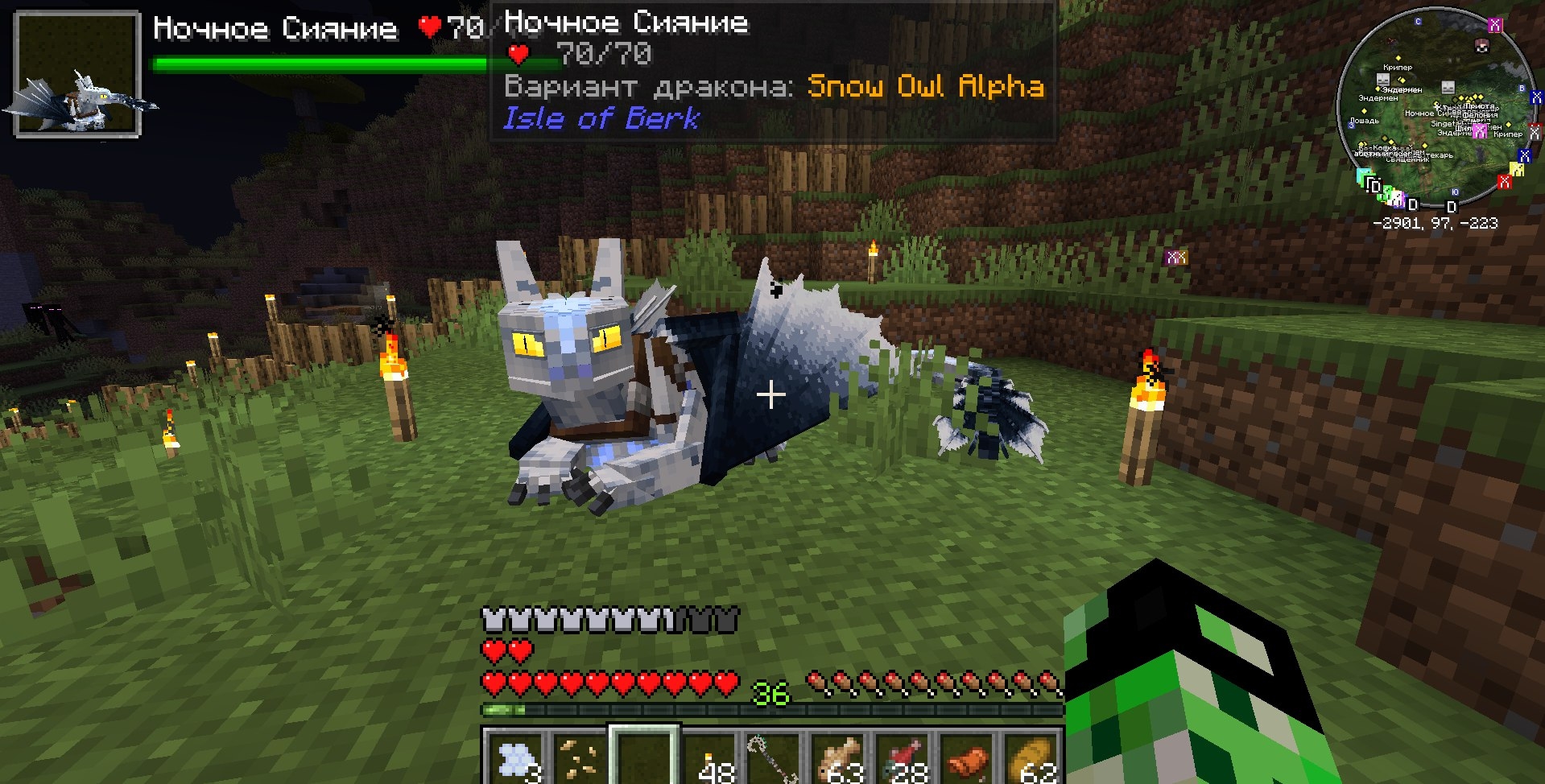This screenshot has width=1545, height=784.
Task: Click the dragon portrait thumbnail
Action: pos(77,75)
